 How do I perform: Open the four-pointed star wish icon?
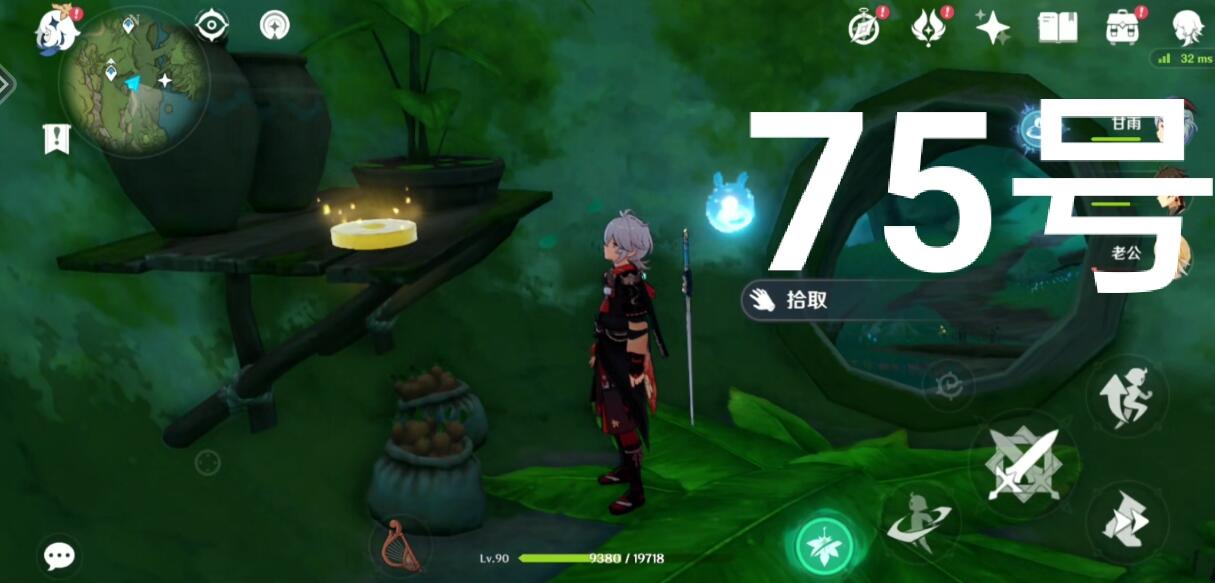992,27
